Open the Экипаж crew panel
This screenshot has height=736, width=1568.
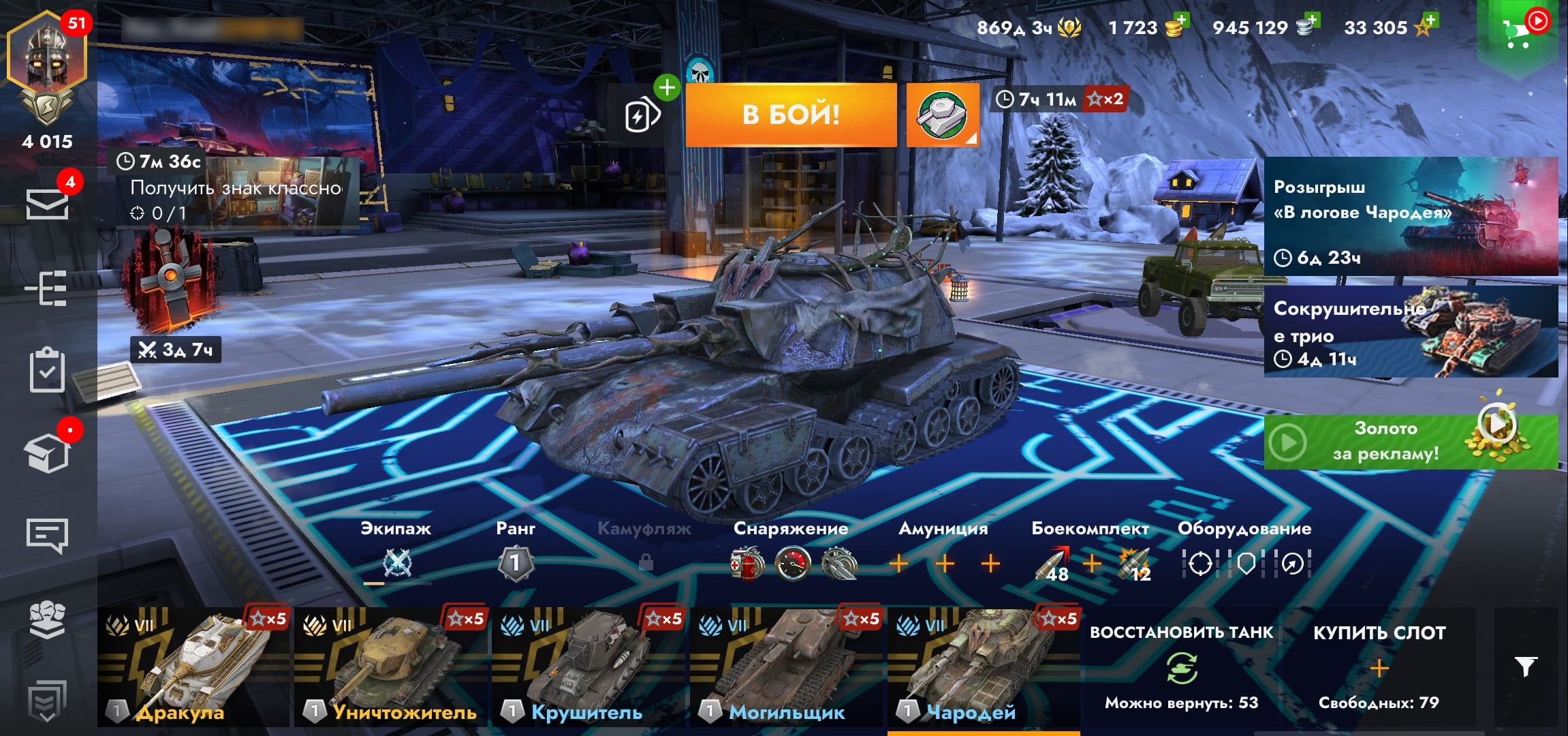[396, 552]
